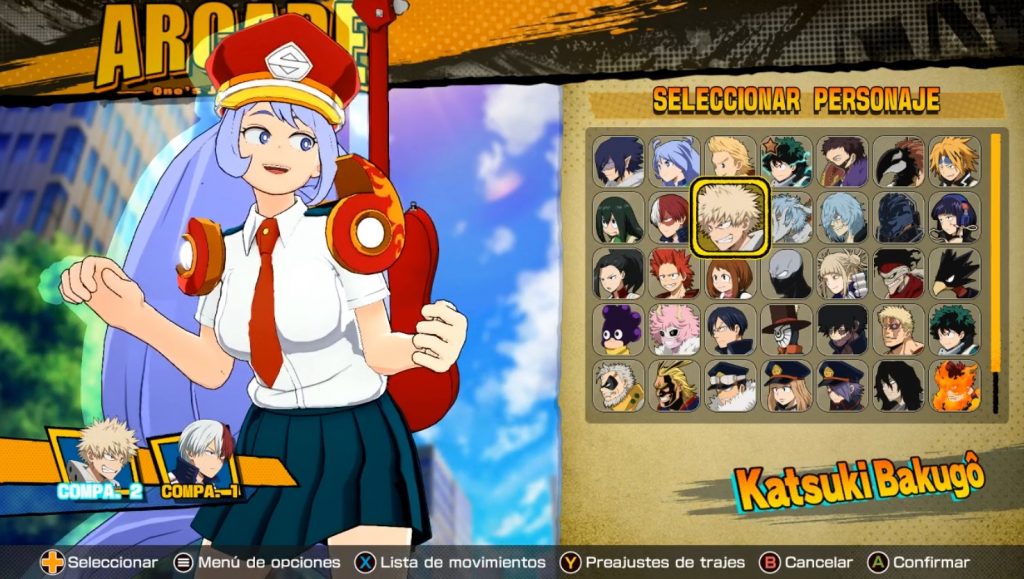Viewport: 1024px width, 579px height.
Task: Select Eijiro Kirishima's portrait
Action: tap(674, 274)
